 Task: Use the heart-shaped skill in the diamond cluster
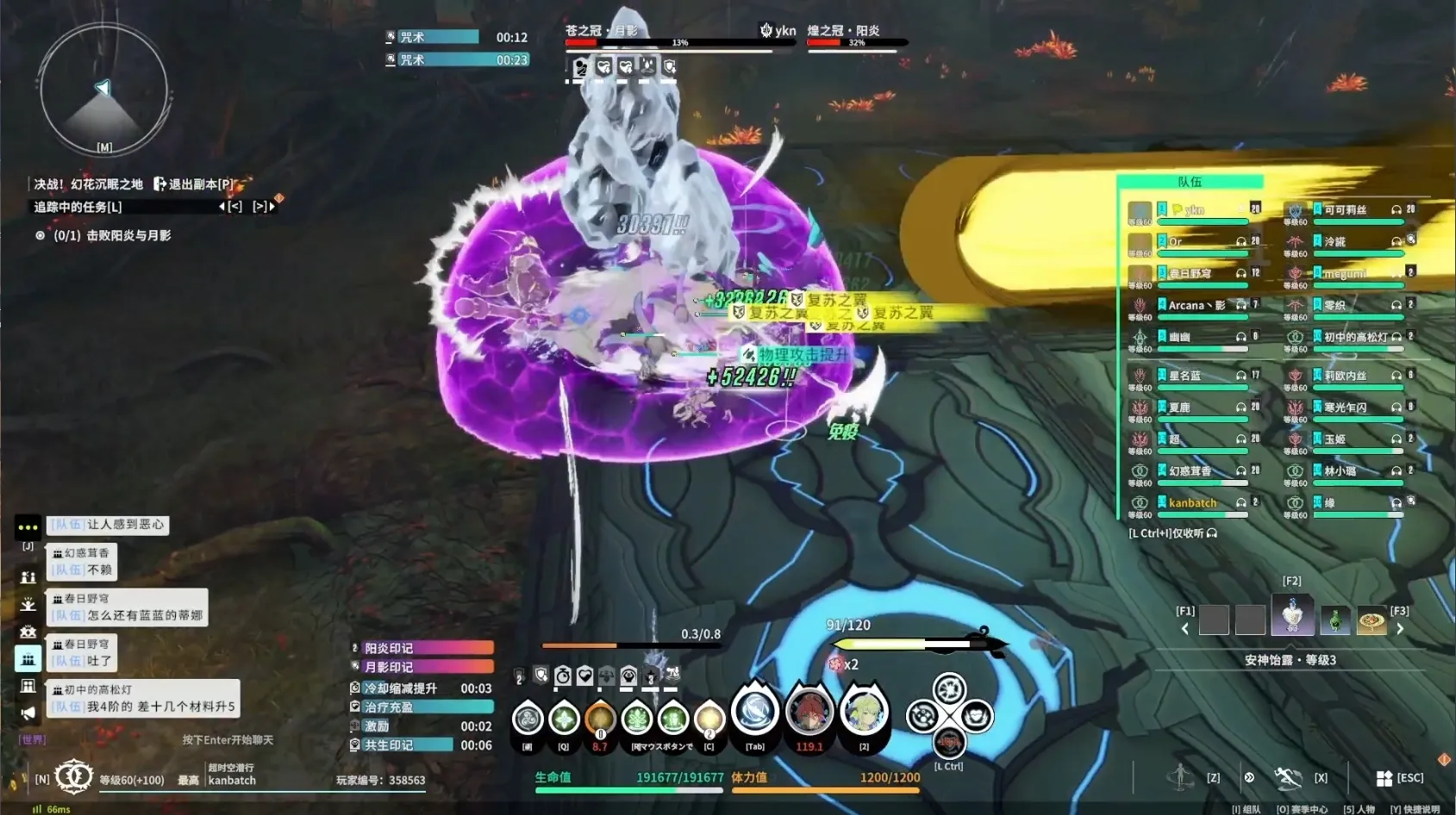coord(976,715)
